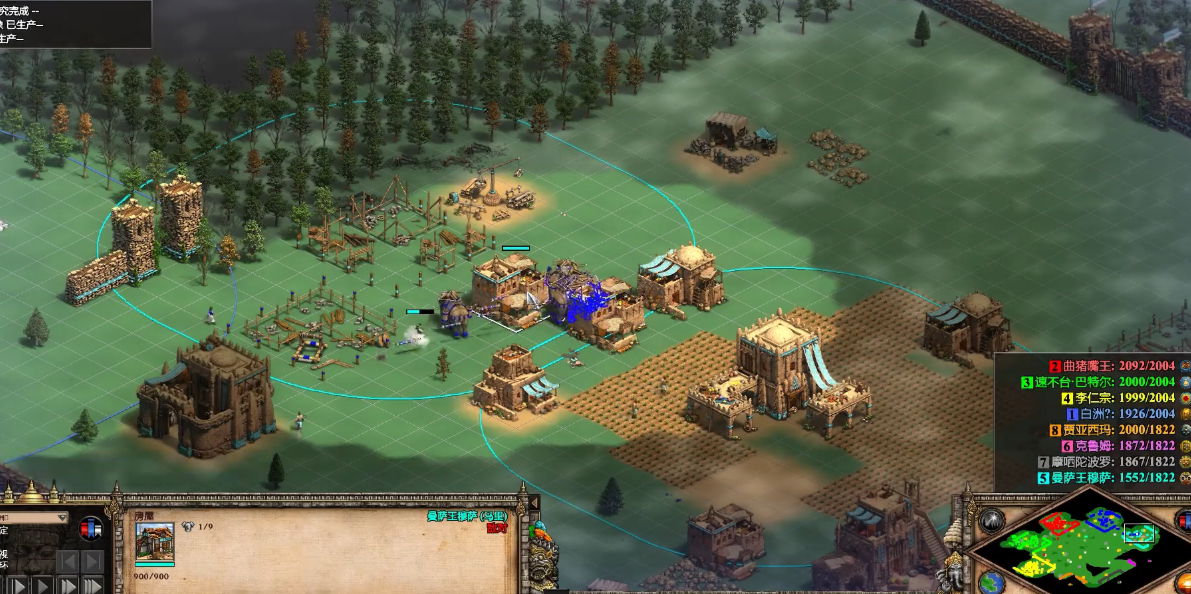Activate the flare signal button beside minimap
This screenshot has width=1191, height=594.
pyautogui.click(x=991, y=521)
